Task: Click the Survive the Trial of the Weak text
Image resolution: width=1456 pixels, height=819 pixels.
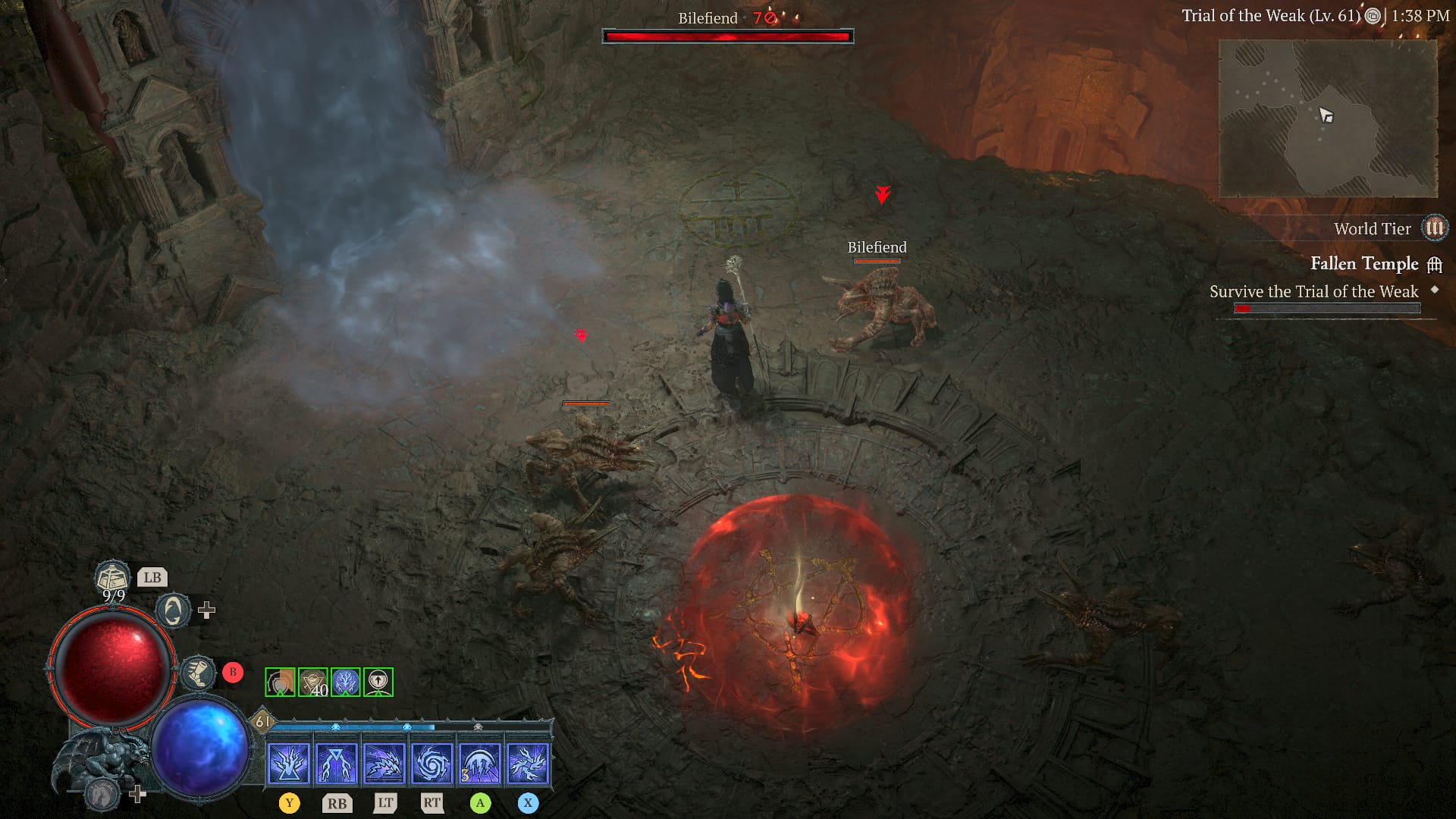Action: point(1315,291)
